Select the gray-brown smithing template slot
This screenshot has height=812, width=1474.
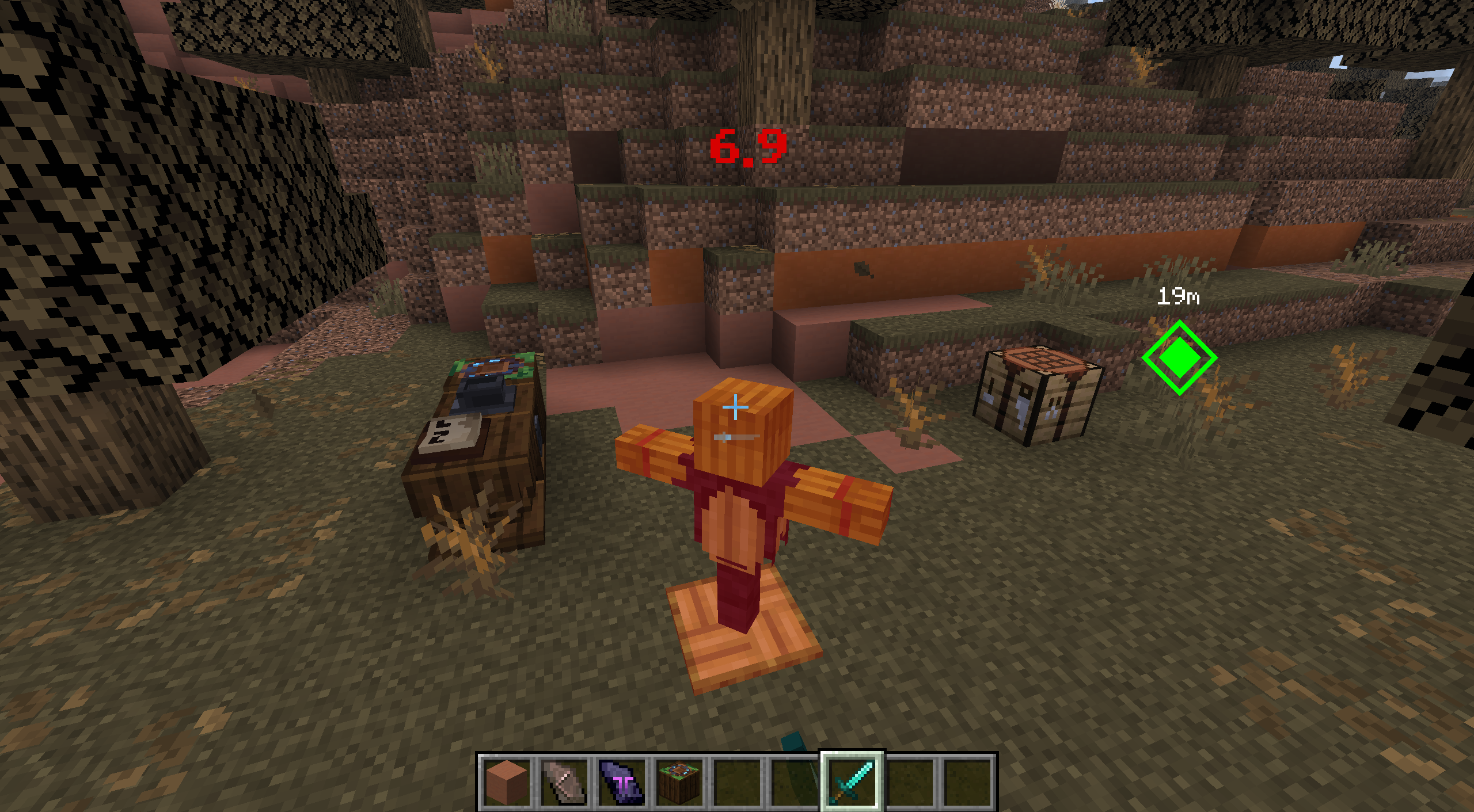[x=565, y=782]
